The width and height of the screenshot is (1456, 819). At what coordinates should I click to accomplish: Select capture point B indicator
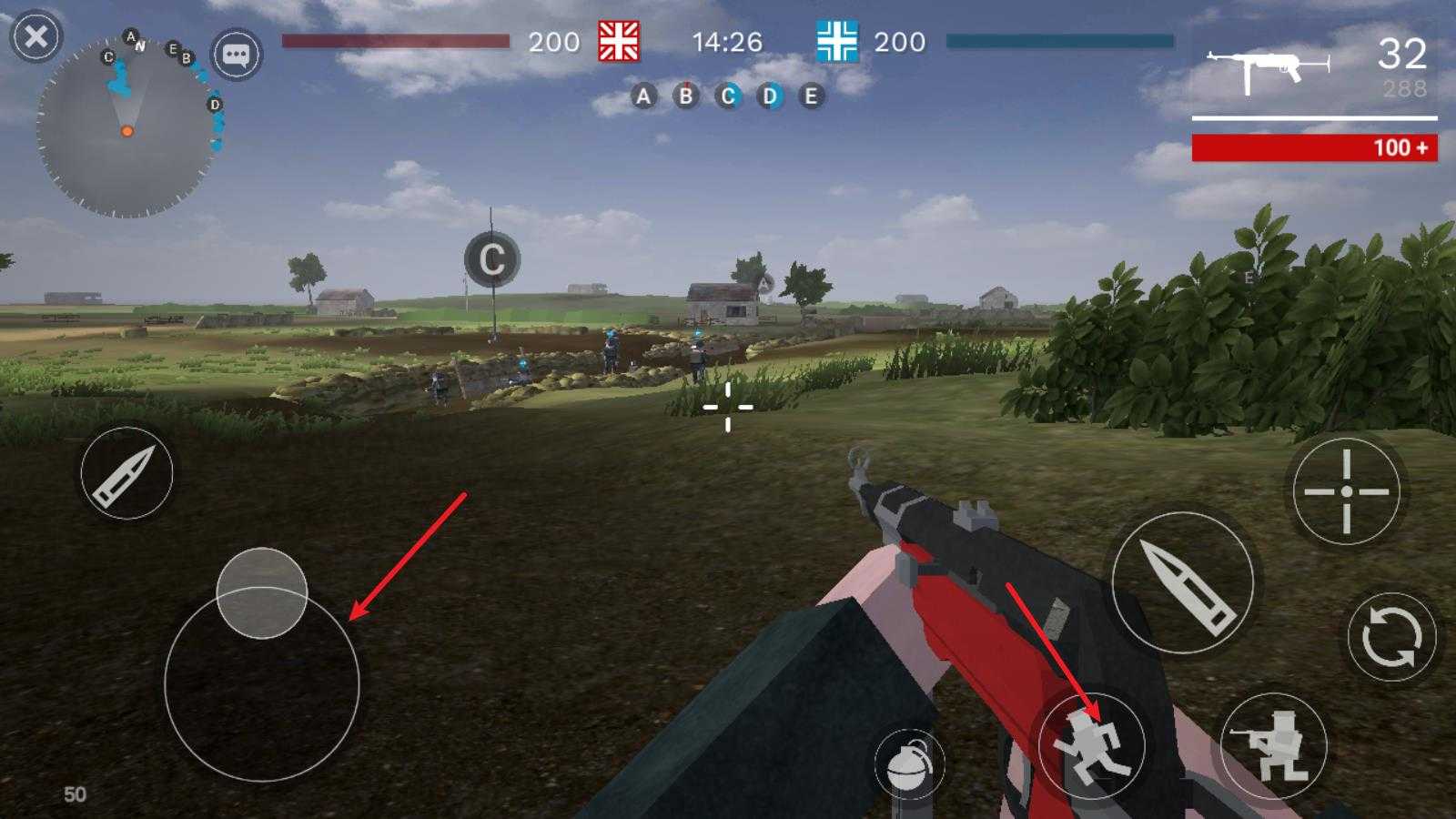click(685, 96)
